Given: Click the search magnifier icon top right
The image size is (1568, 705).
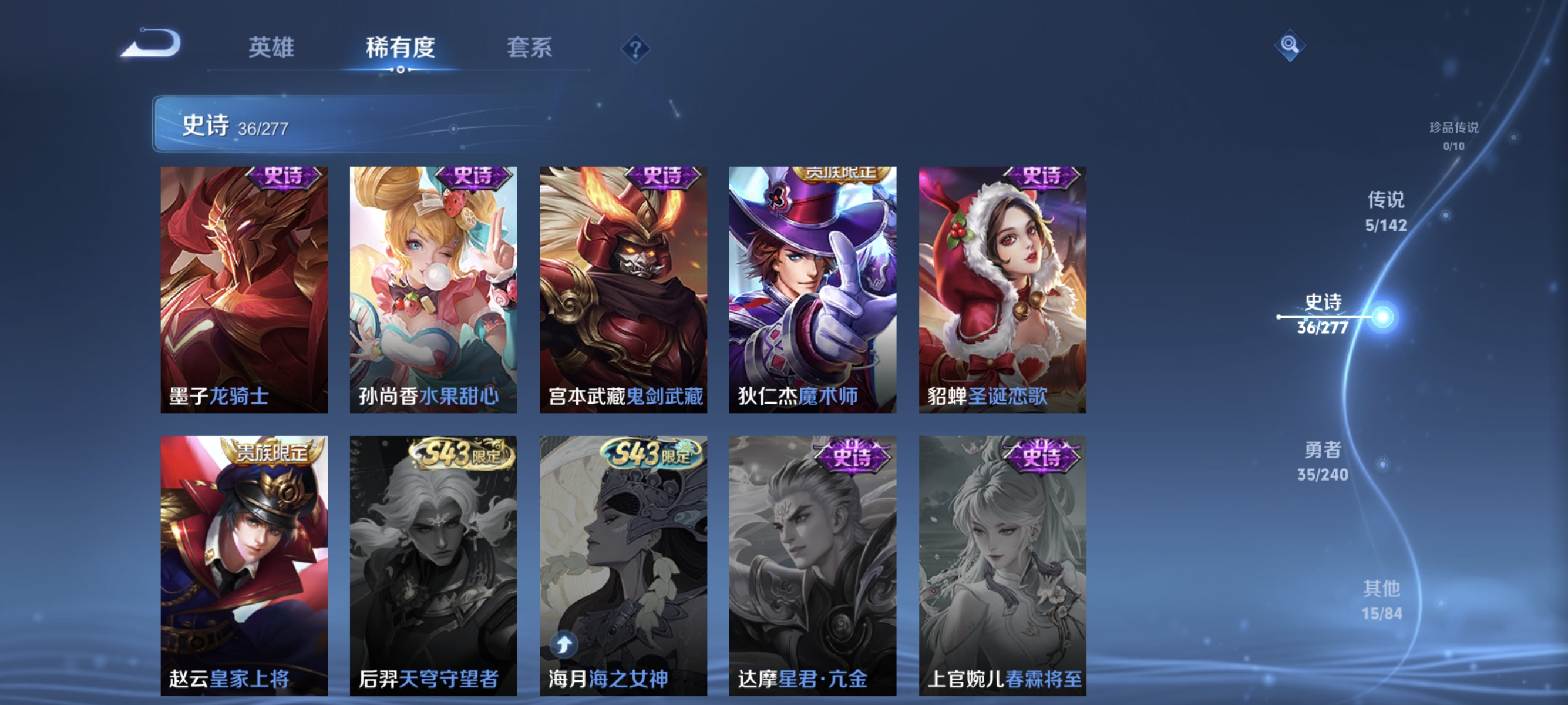Looking at the screenshot, I should coord(1290,45).
